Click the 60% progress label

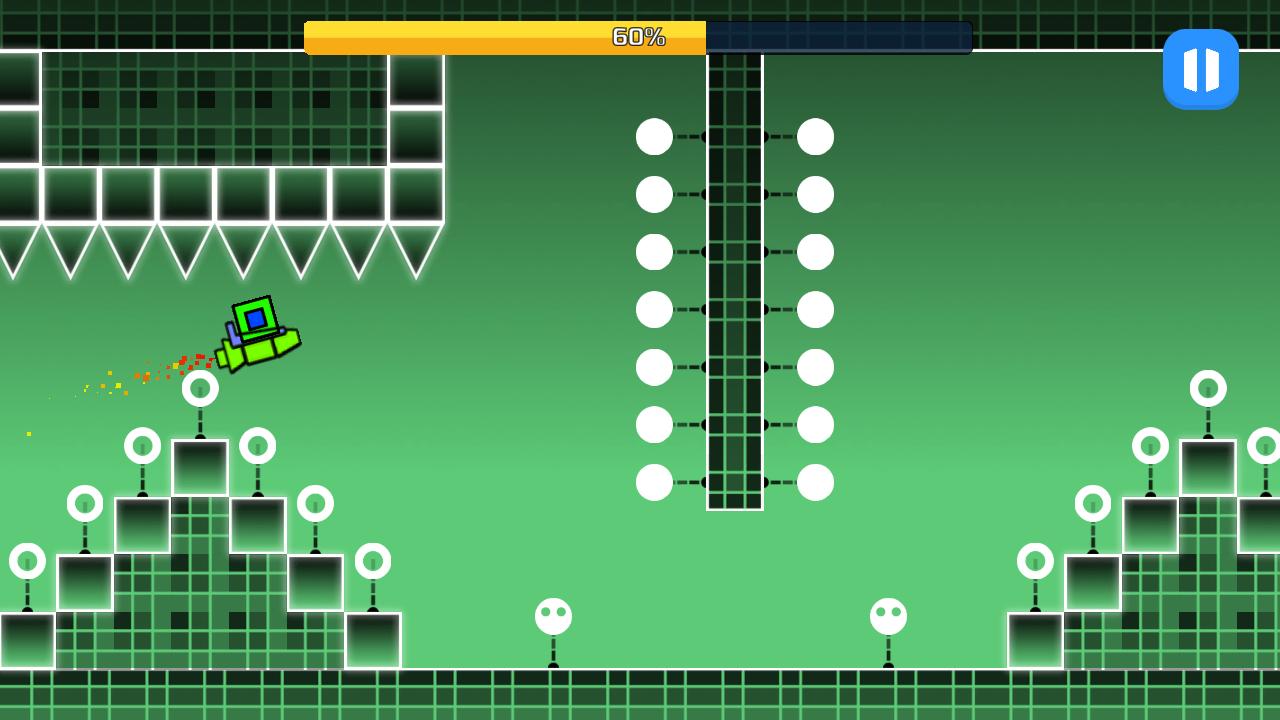coord(637,37)
